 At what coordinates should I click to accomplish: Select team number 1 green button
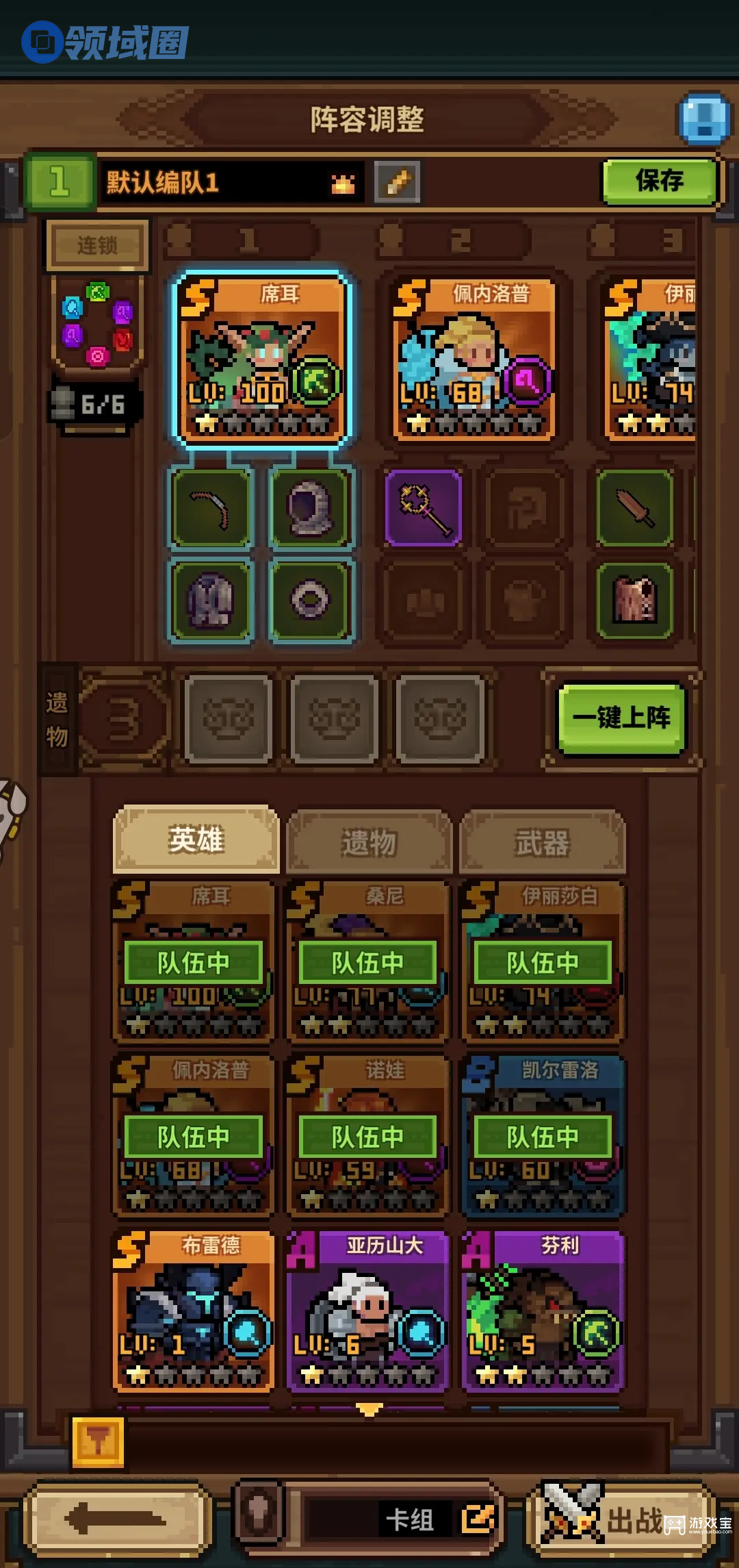60,182
